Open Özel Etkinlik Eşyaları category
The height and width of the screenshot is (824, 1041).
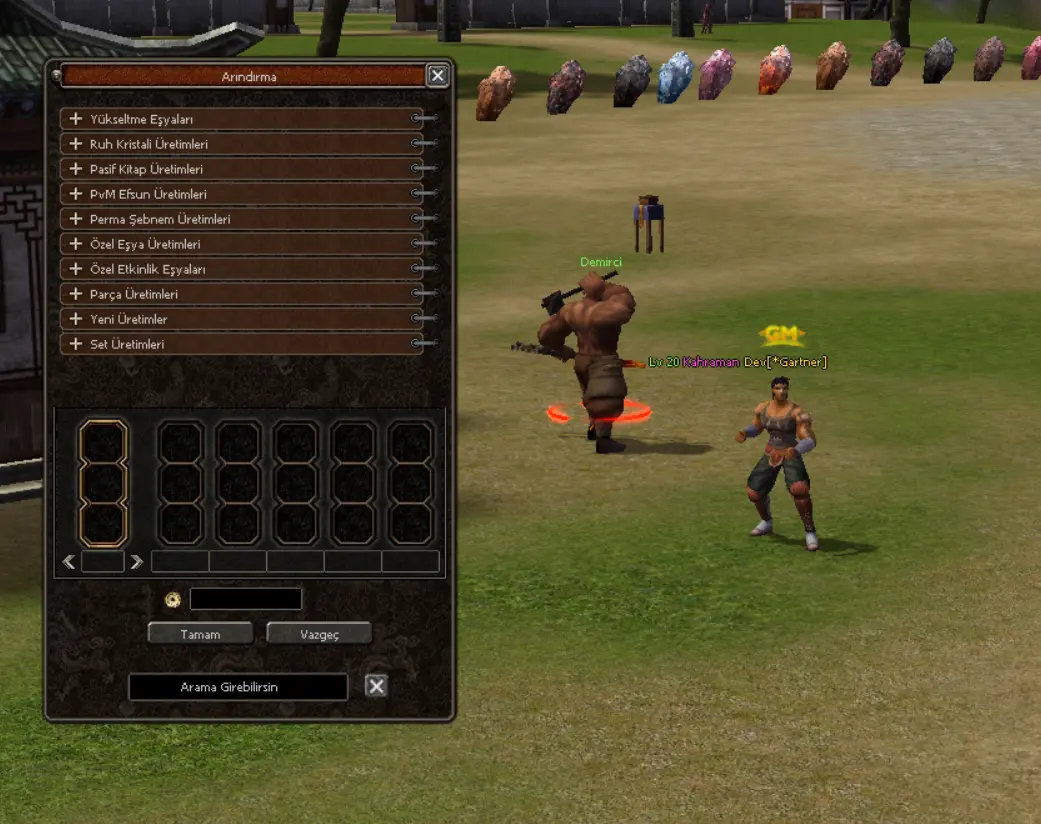coord(76,269)
